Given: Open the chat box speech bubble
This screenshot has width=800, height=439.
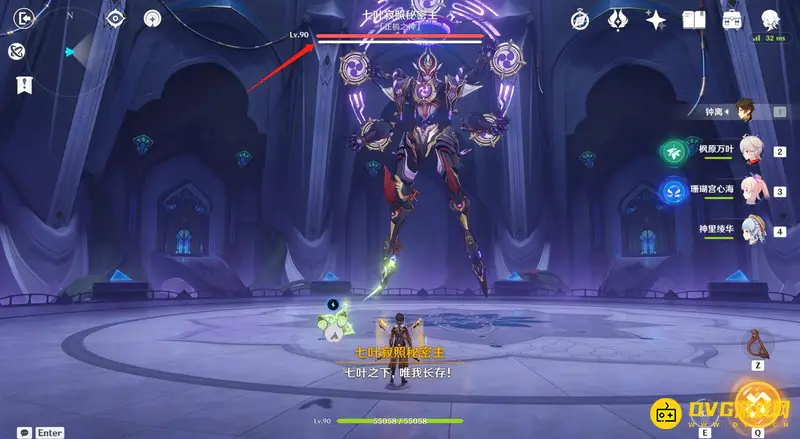Looking at the screenshot, I should (x=23, y=432).
